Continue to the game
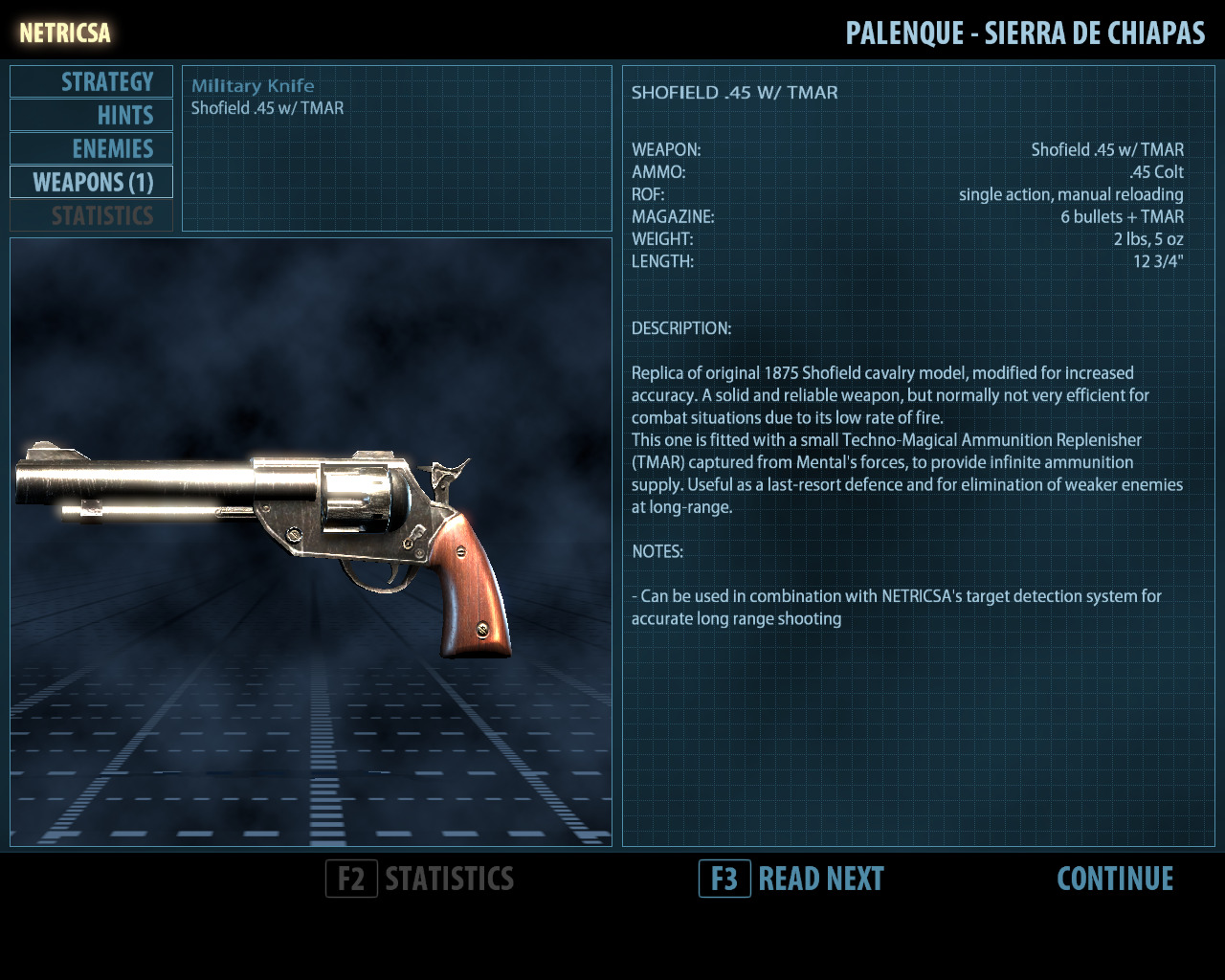 click(x=1115, y=879)
